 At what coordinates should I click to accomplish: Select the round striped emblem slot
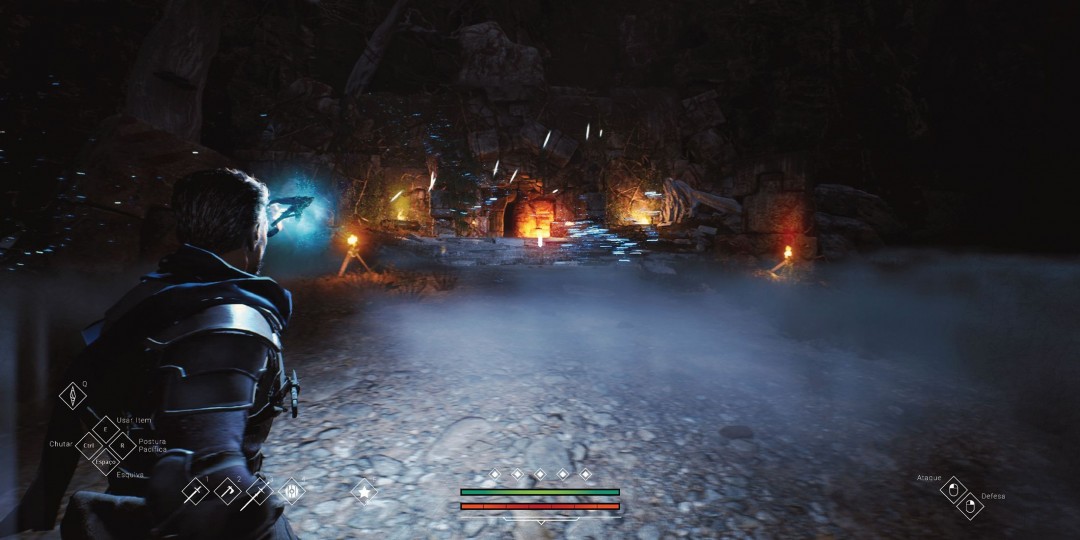(x=291, y=491)
